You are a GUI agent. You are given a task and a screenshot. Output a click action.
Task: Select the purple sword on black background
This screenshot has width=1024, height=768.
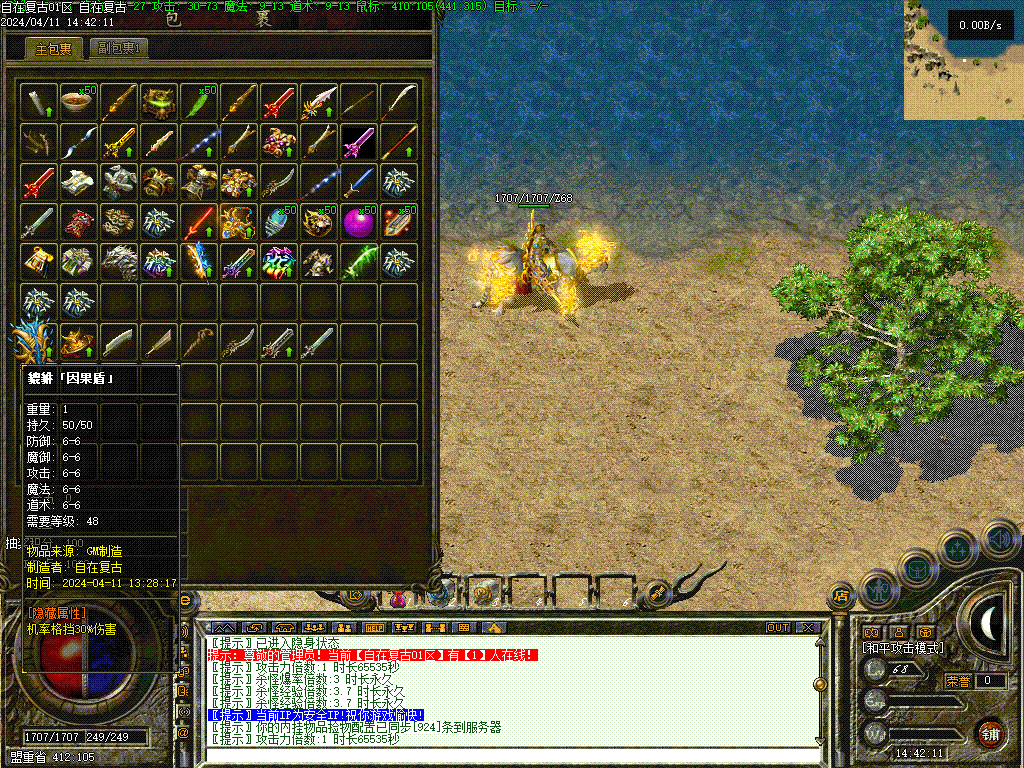tap(358, 141)
